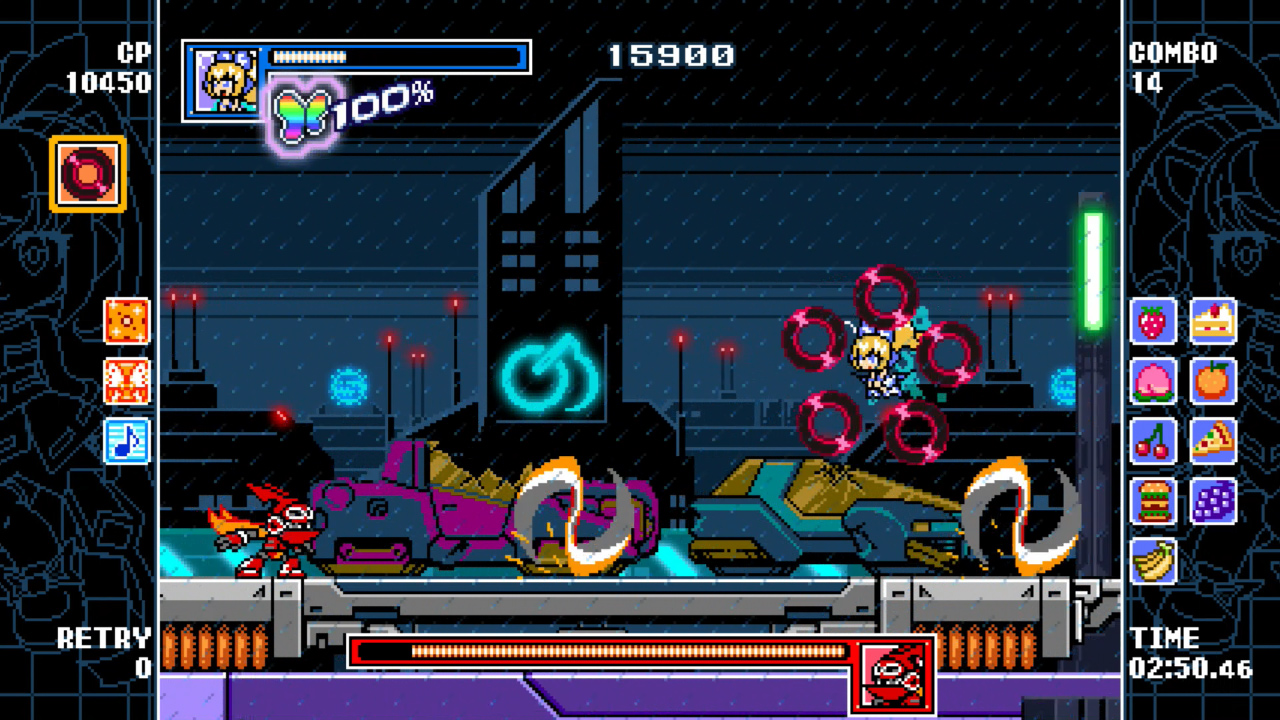Select the strawberry collectible icon
The width and height of the screenshot is (1280, 720).
(1153, 322)
